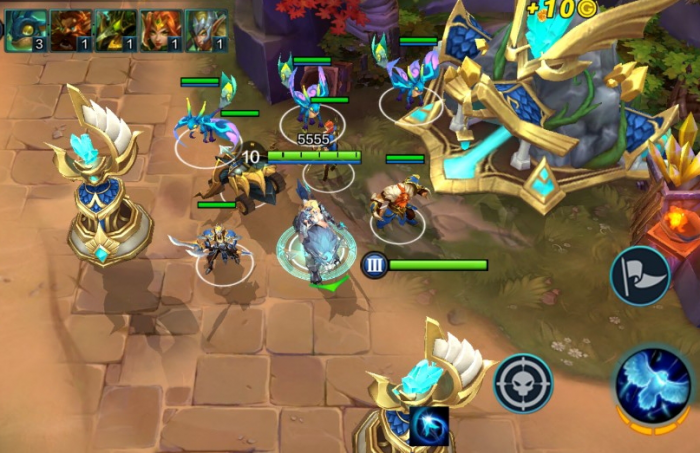The height and width of the screenshot is (453, 700).
Task: Select the blue fish creature hero portrait
Action: 27,30
